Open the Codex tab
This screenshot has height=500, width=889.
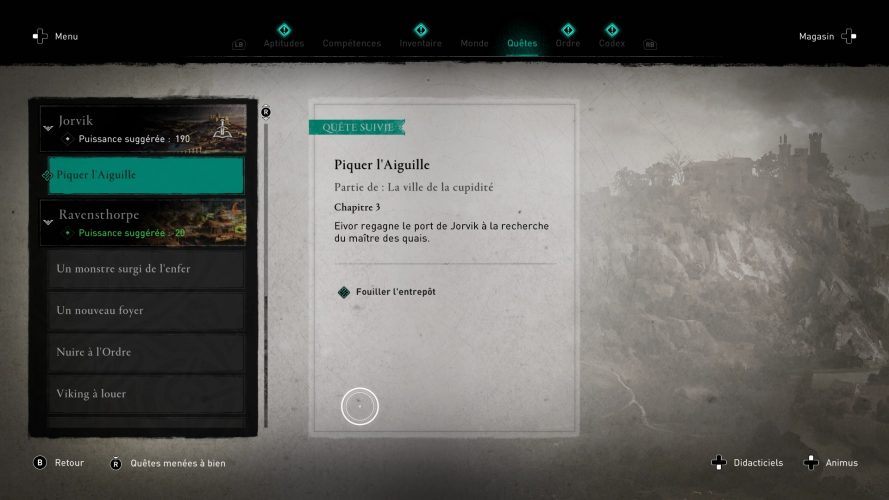pyautogui.click(x=611, y=43)
